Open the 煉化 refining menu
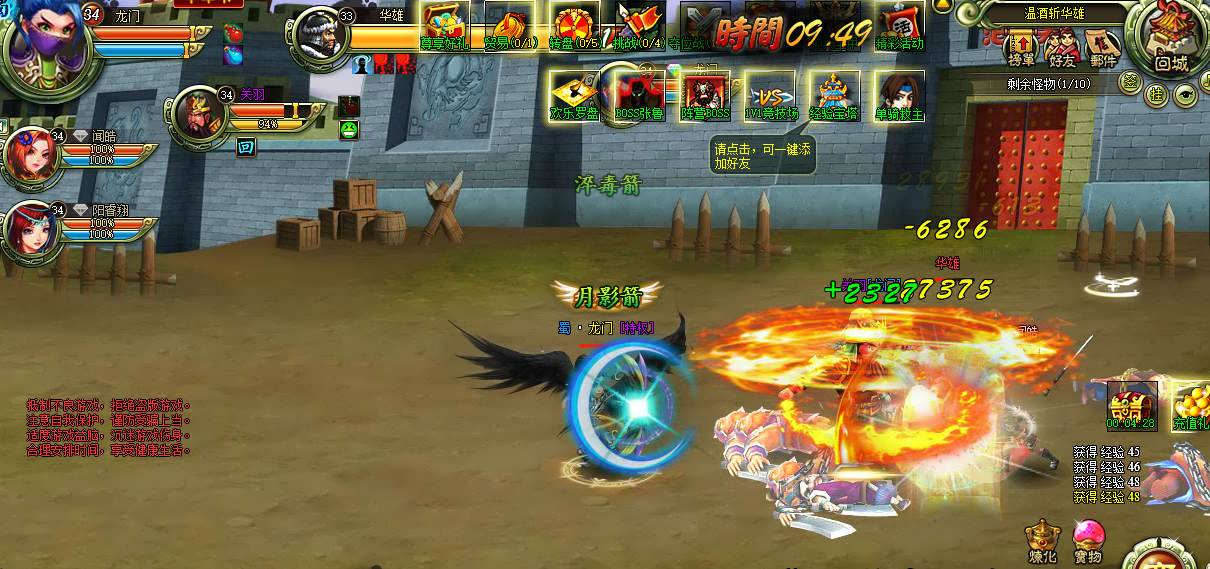Image resolution: width=1210 pixels, height=569 pixels. (1043, 540)
